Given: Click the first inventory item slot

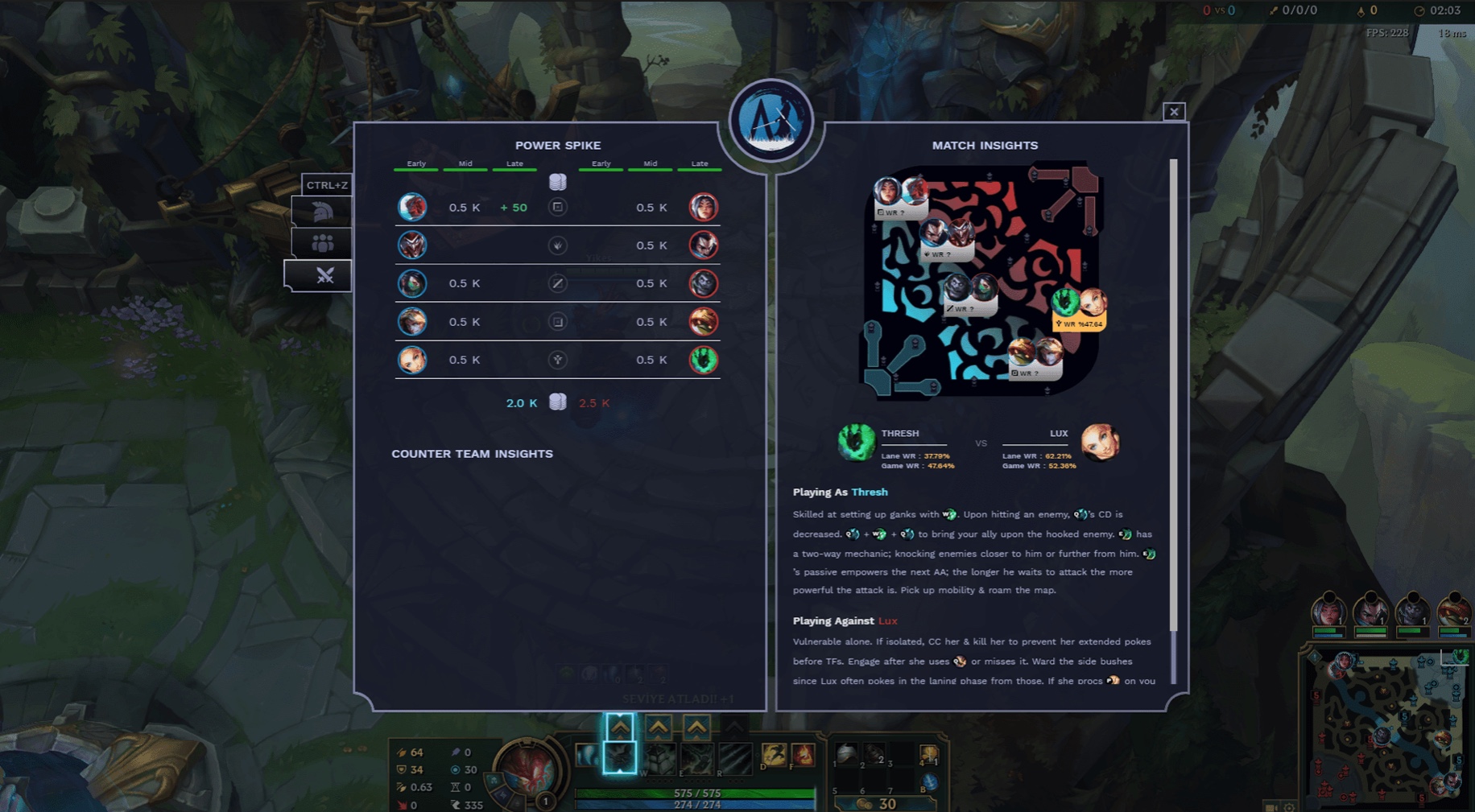Looking at the screenshot, I should 845,754.
